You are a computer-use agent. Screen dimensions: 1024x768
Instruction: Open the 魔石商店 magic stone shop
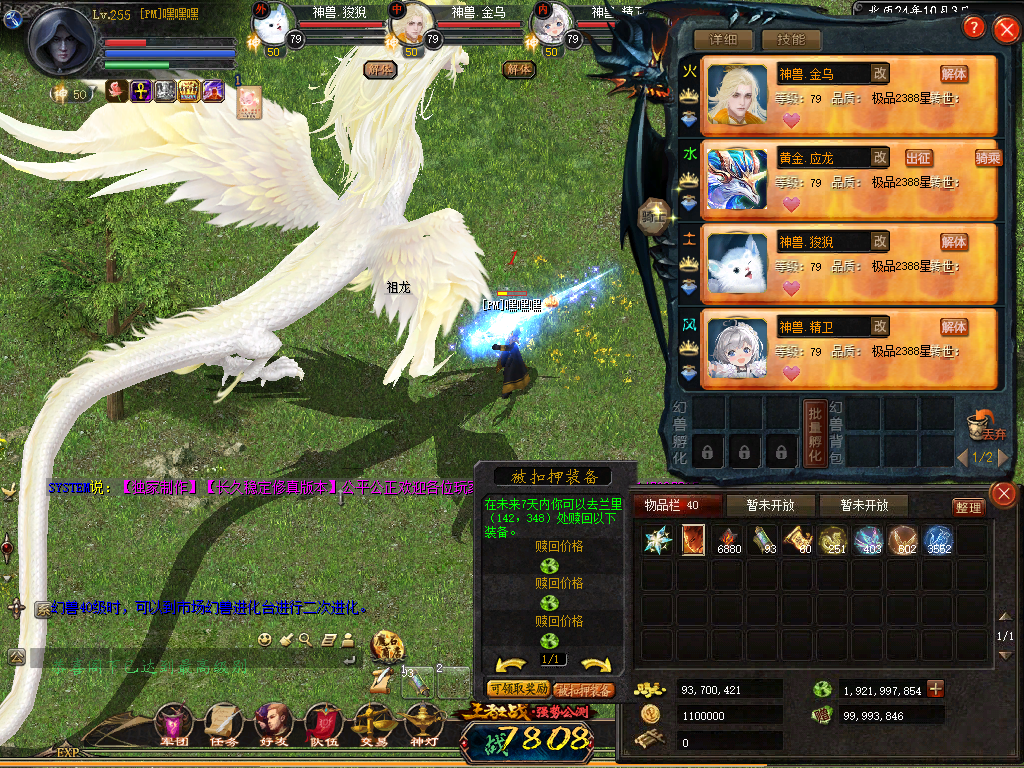(x=387, y=645)
